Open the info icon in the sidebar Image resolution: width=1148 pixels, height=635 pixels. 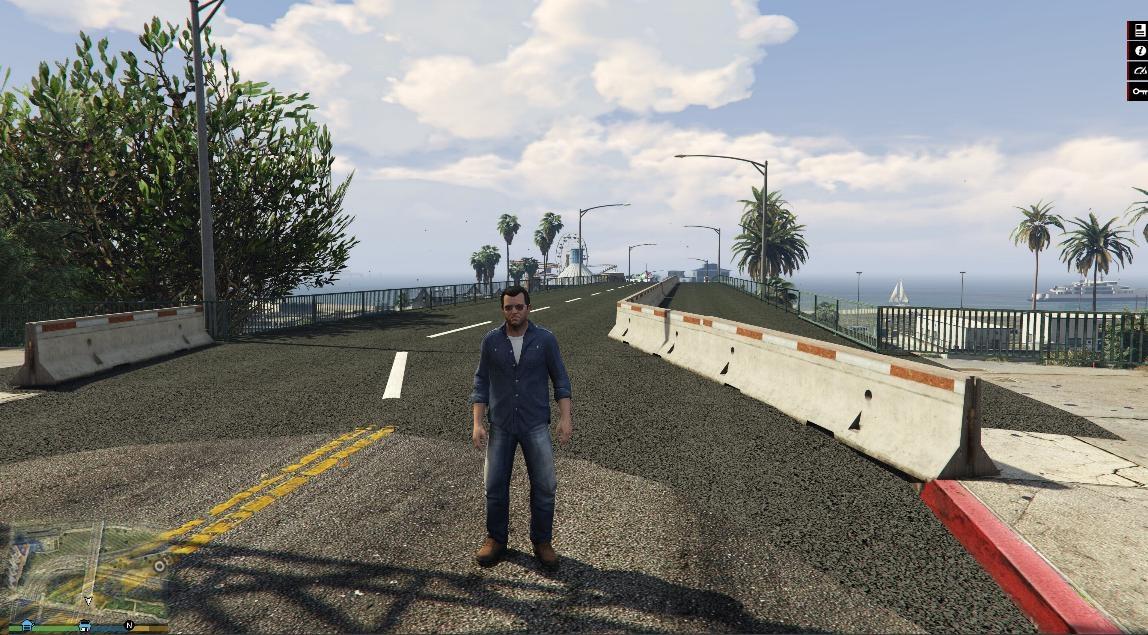click(1139, 51)
